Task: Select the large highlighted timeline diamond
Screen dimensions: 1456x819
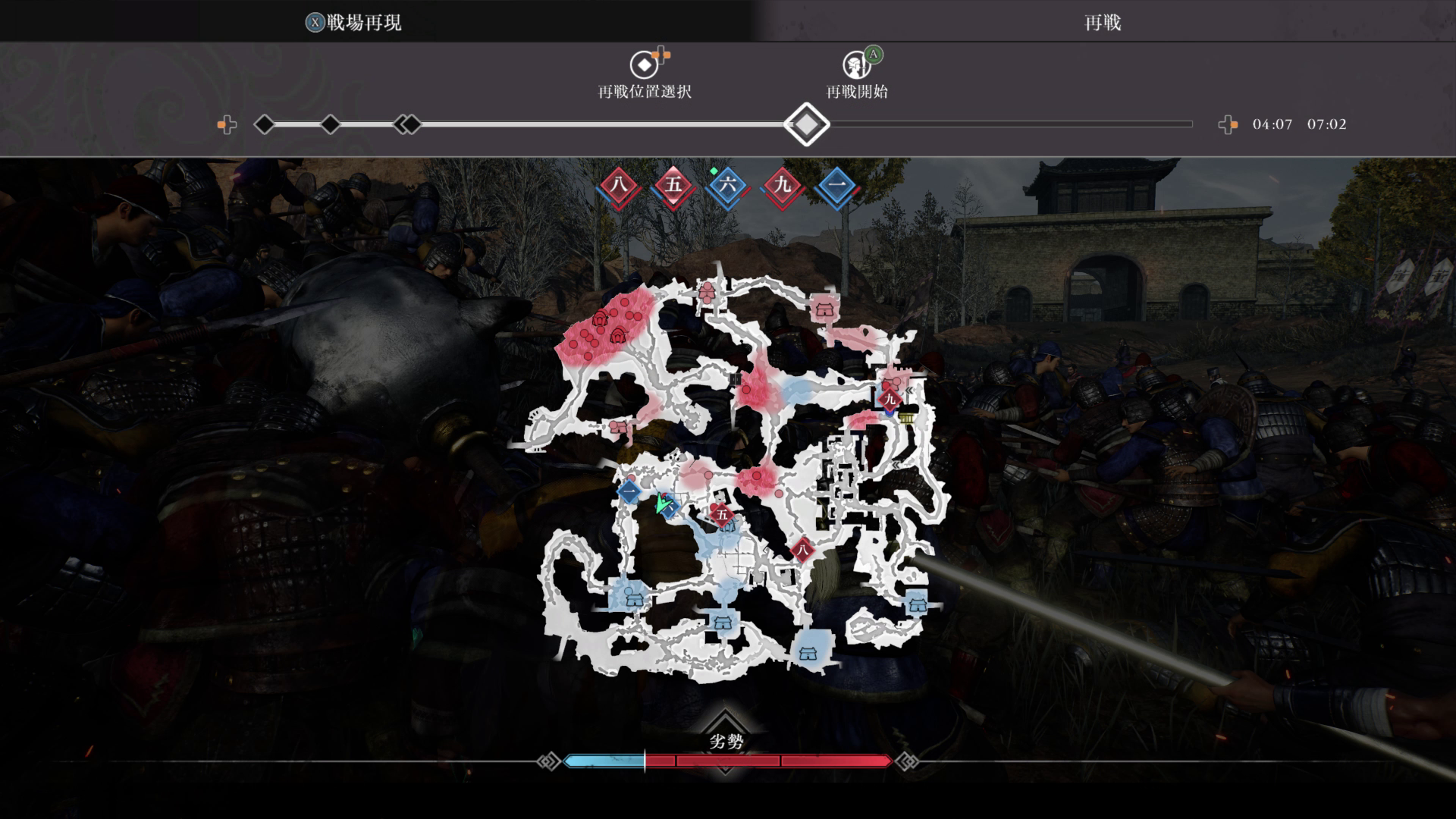Action: click(x=806, y=124)
